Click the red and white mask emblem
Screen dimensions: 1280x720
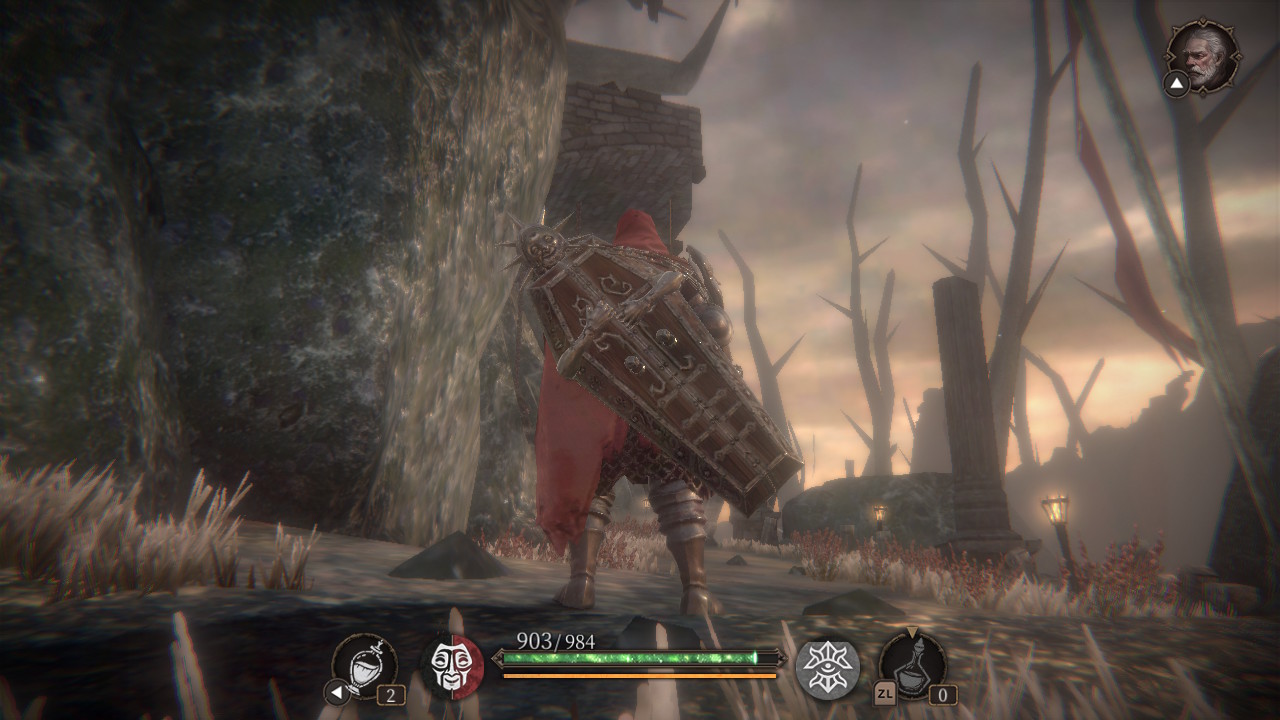(452, 665)
